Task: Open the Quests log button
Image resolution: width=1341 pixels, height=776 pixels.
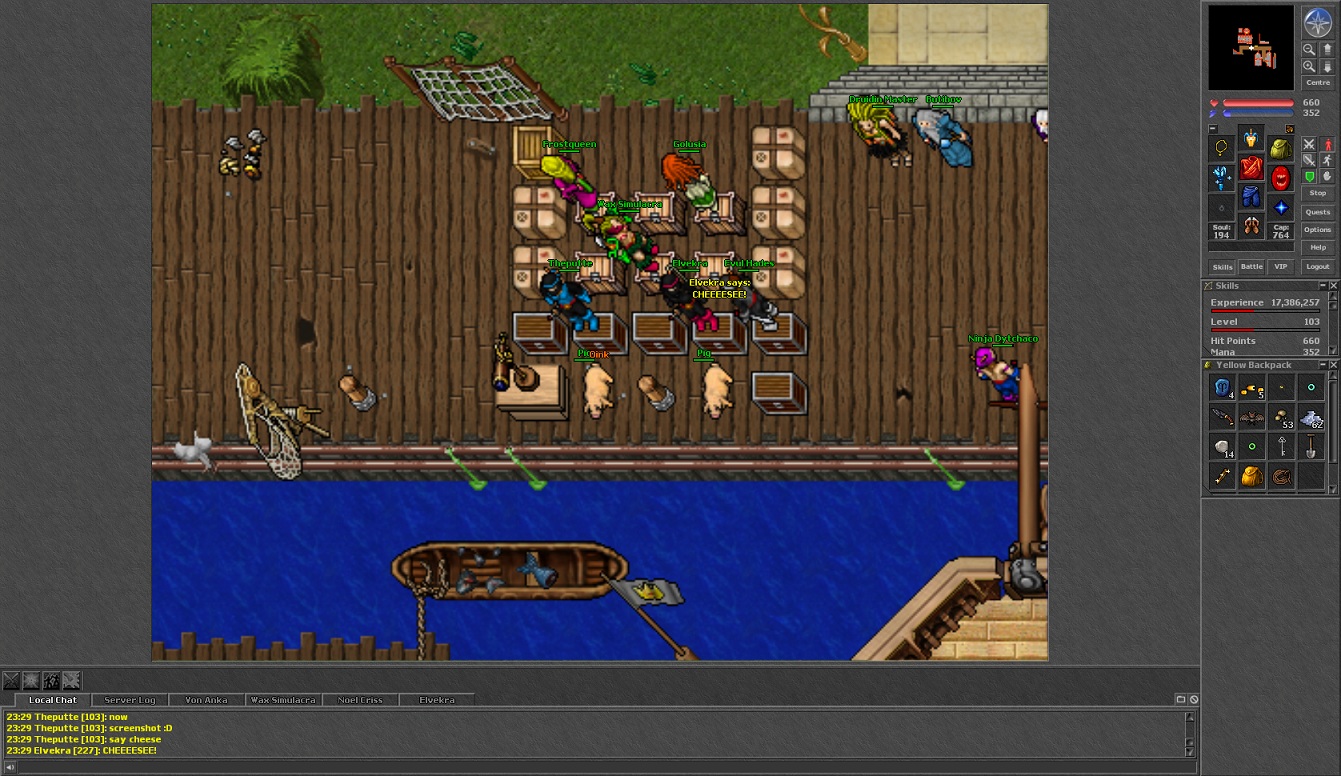Action: tap(1318, 212)
